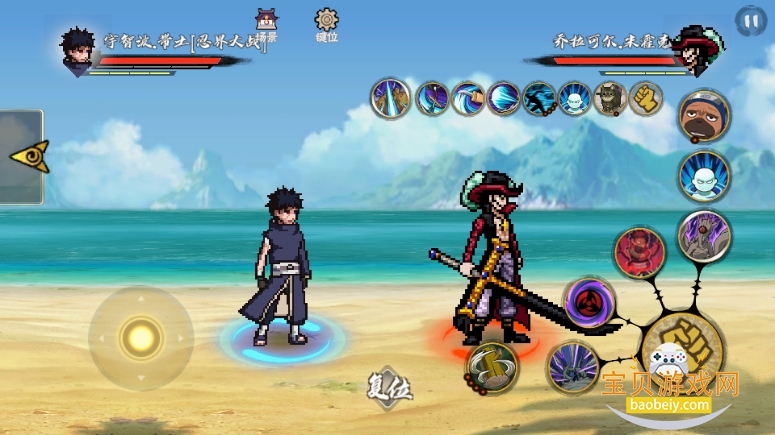Tap the 复位 reset button

coord(389,386)
